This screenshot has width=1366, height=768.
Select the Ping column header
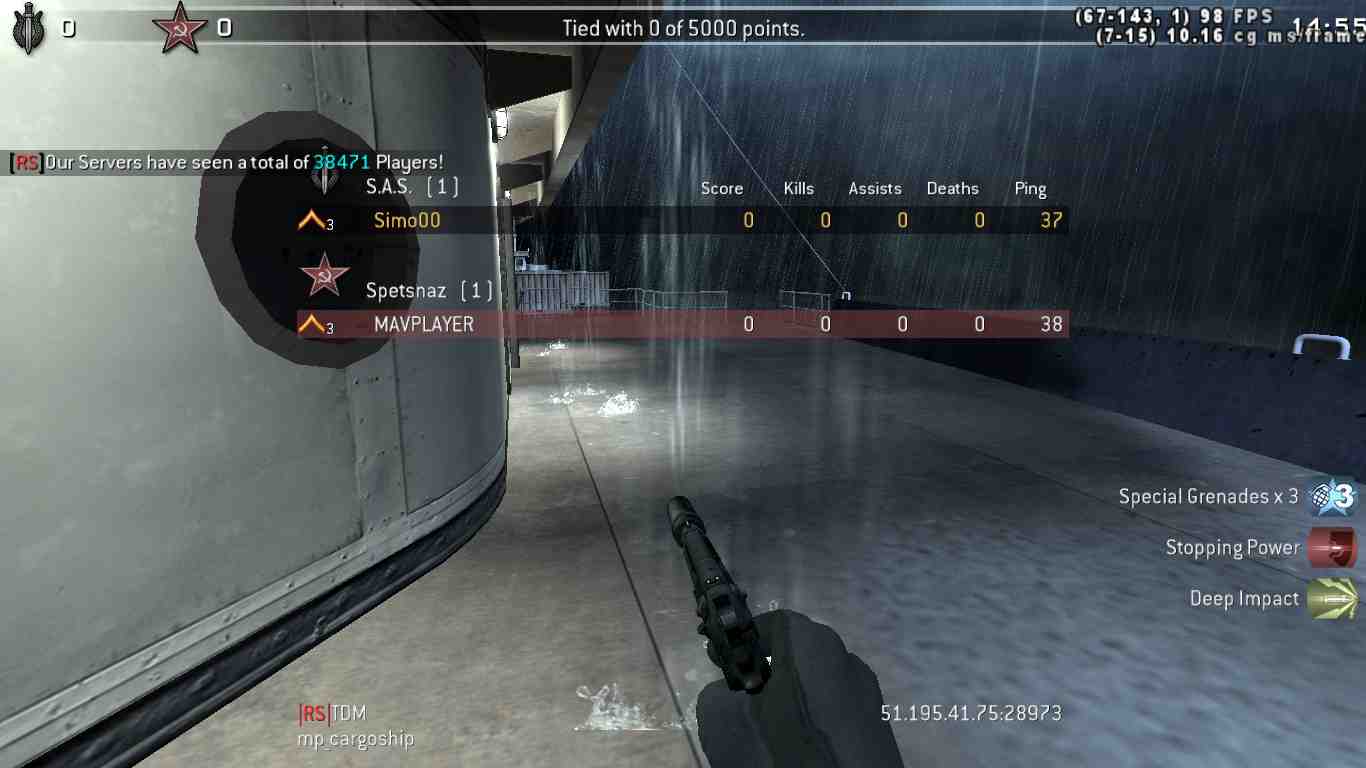(1030, 188)
